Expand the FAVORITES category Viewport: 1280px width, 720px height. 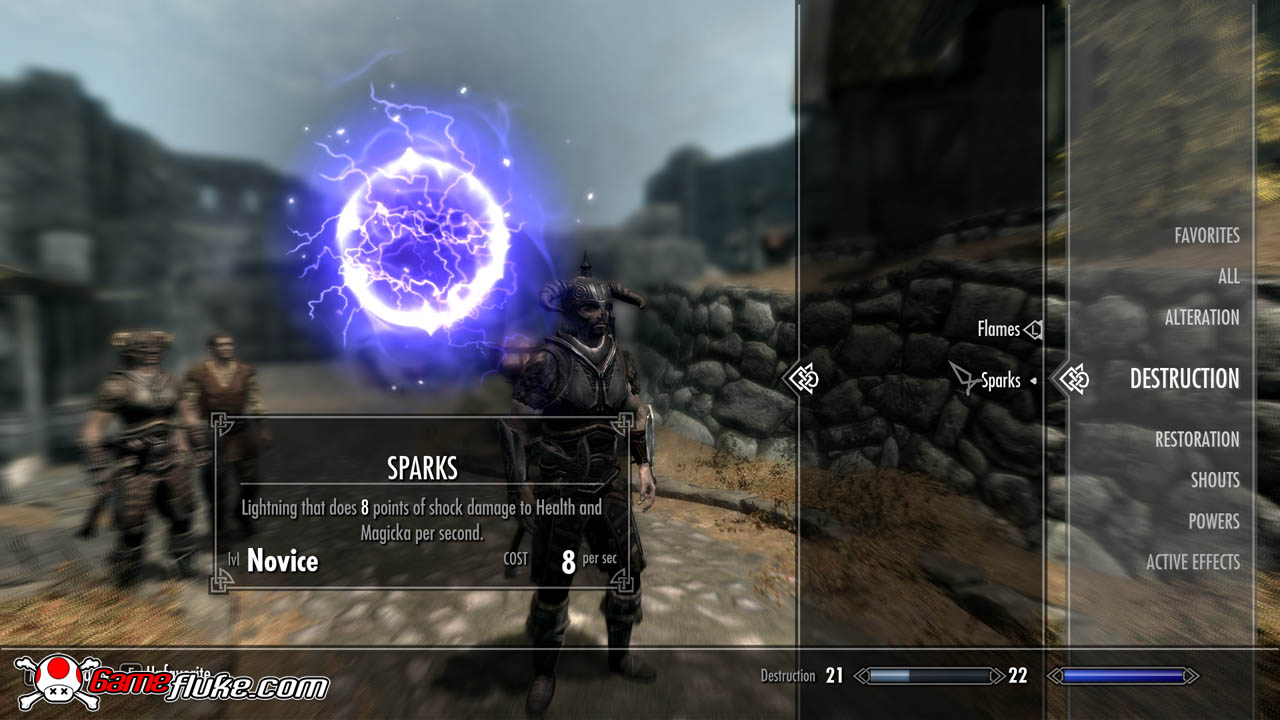1206,235
